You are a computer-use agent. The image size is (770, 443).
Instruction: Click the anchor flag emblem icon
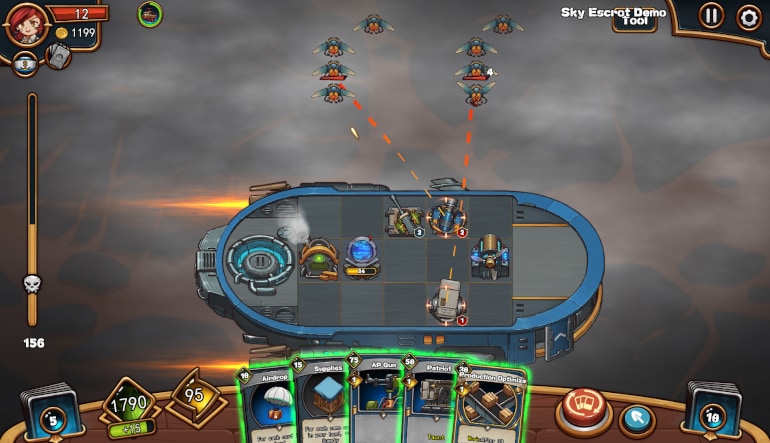pos(25,64)
